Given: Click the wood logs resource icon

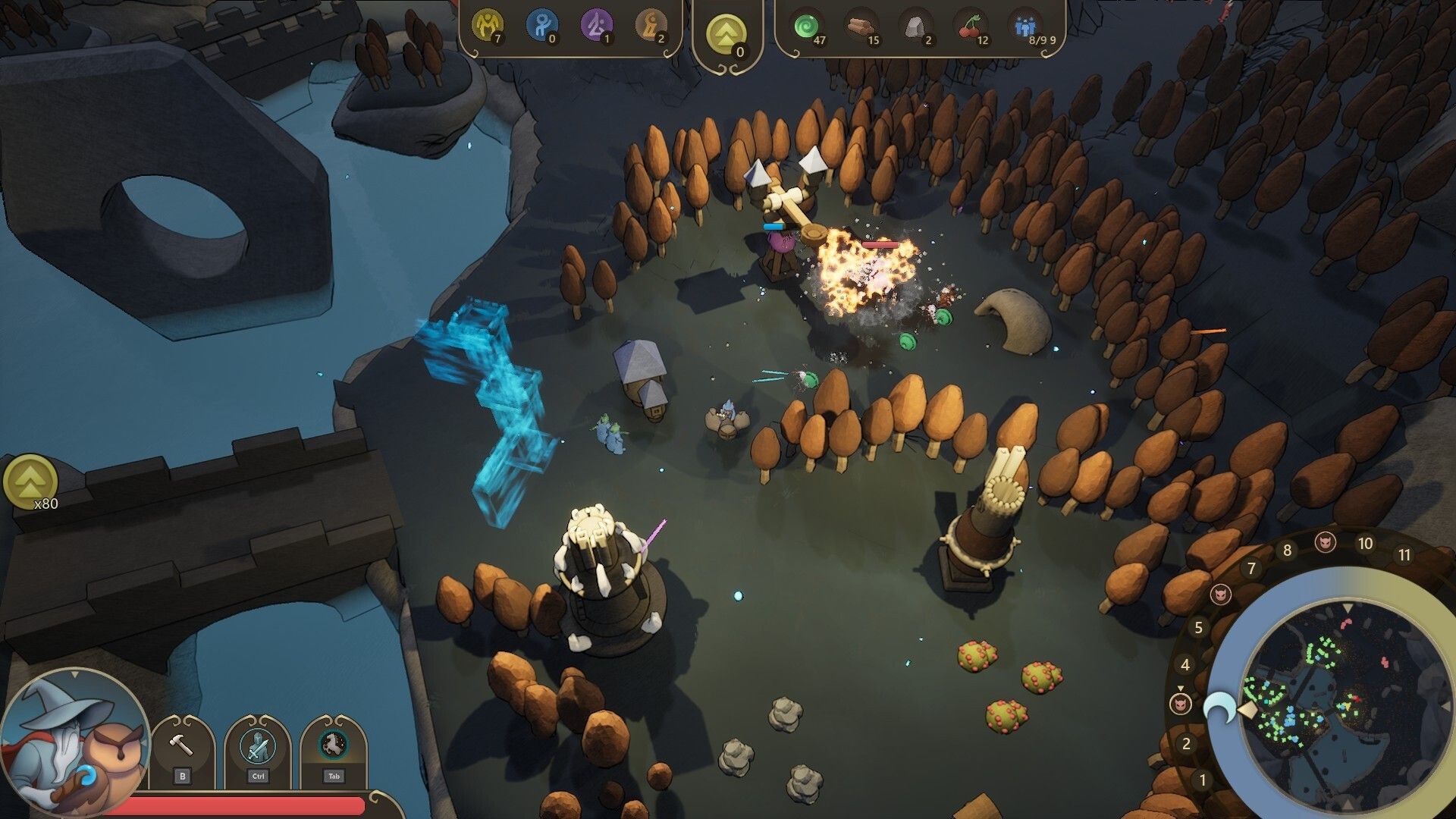Looking at the screenshot, I should point(861,27).
